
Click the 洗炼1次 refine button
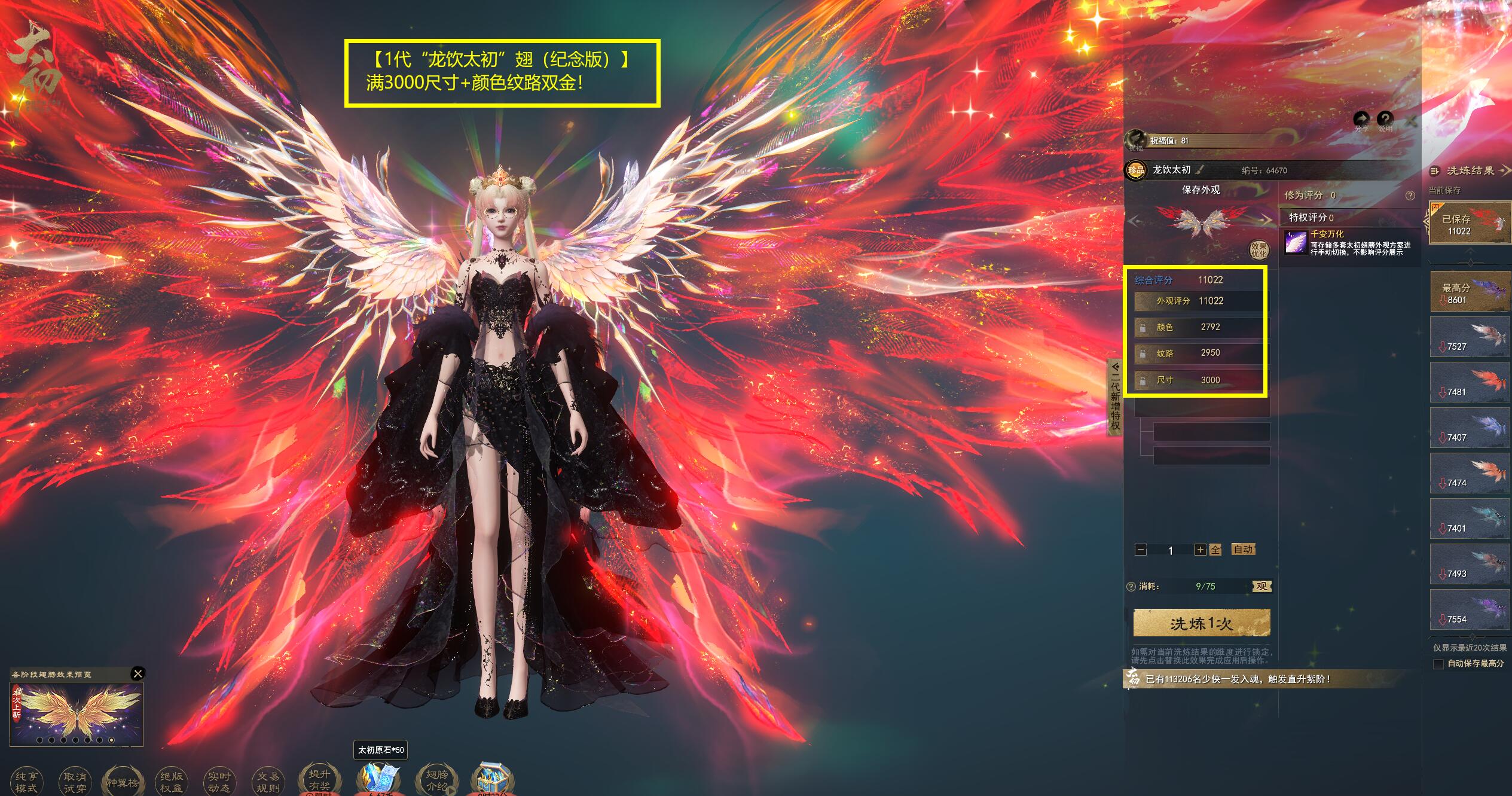click(1201, 623)
